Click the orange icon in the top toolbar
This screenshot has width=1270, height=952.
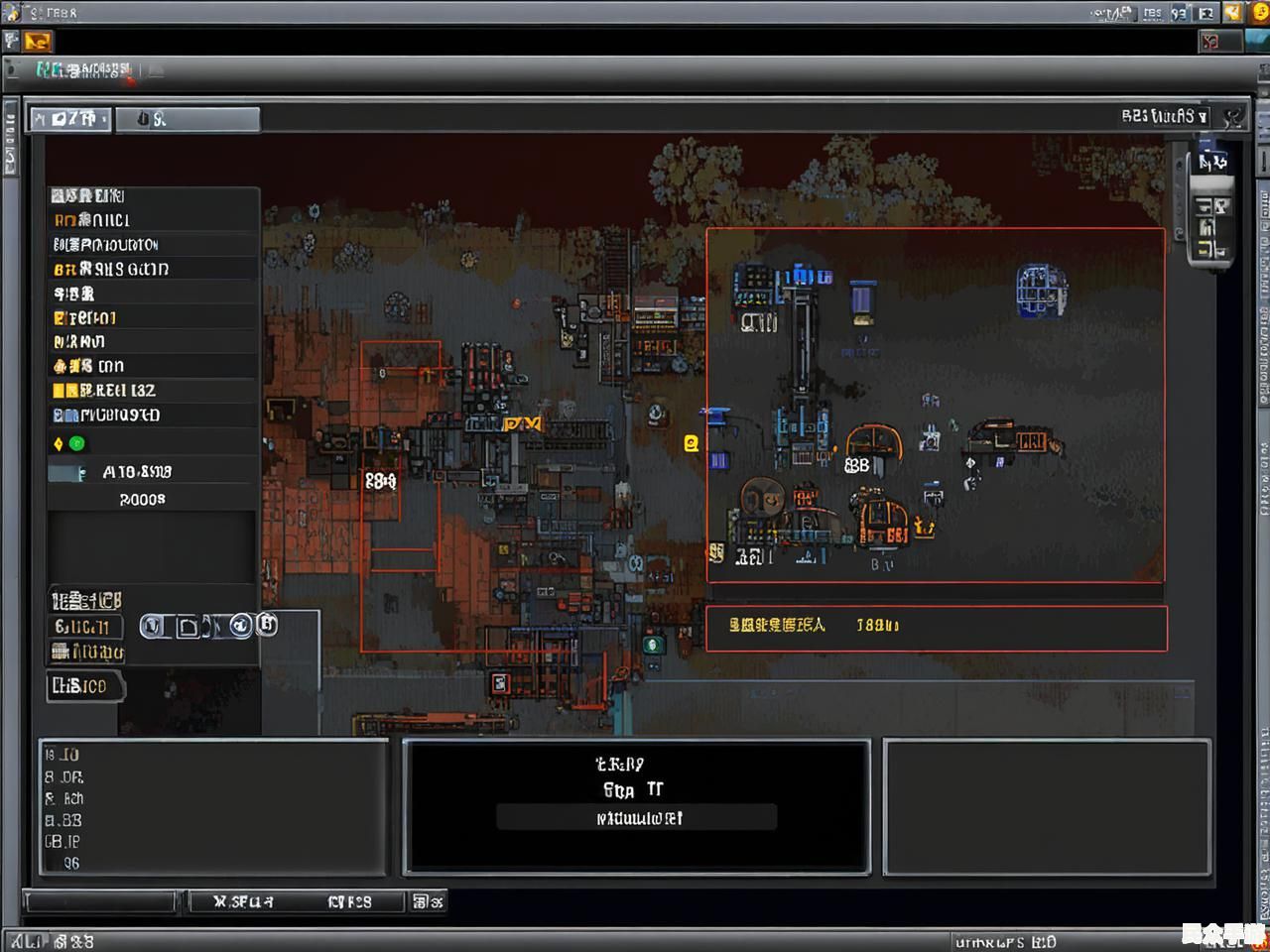pos(38,42)
